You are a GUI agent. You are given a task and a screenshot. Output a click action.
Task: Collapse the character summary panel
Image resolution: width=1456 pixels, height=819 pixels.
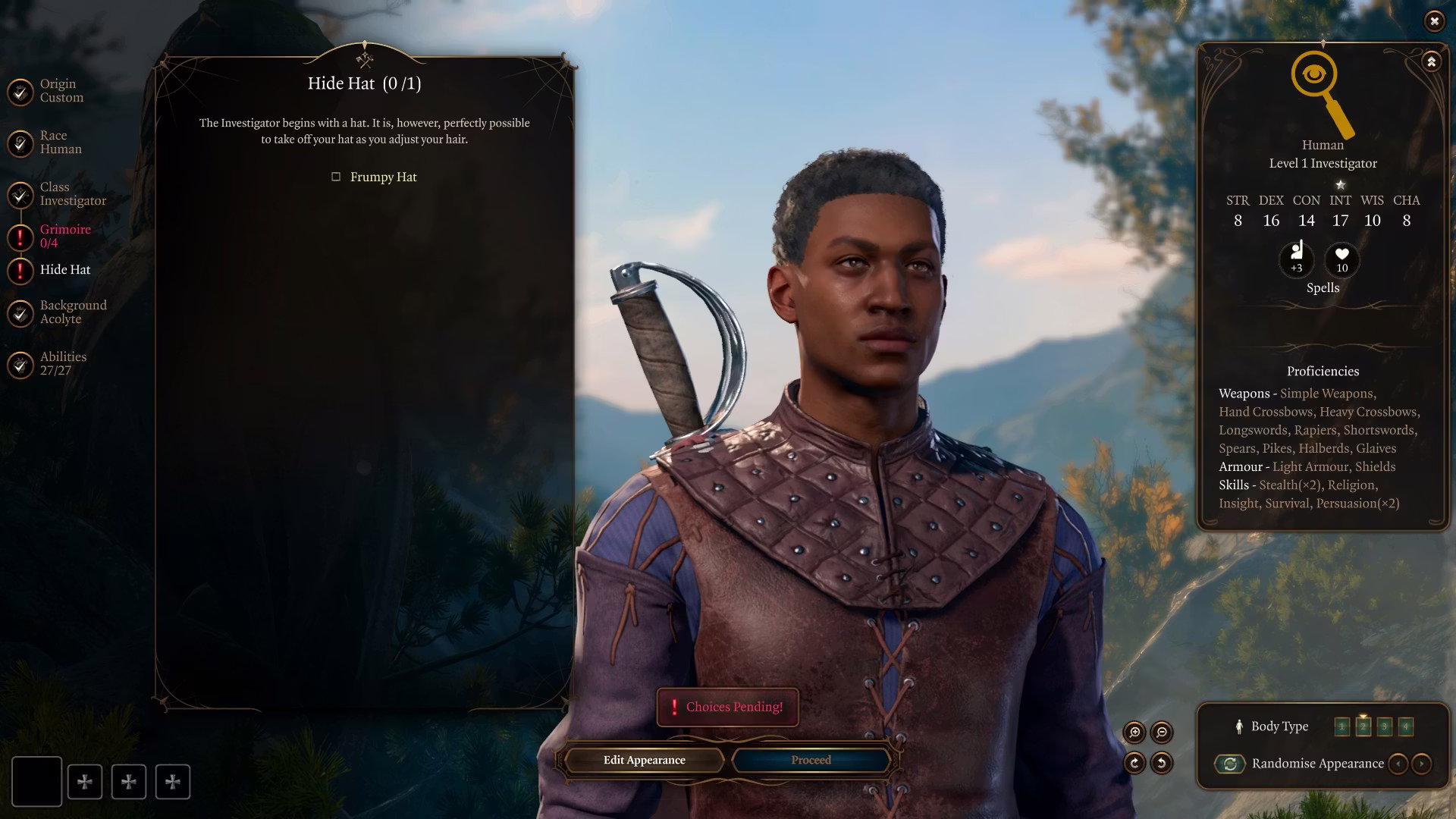(x=1431, y=61)
